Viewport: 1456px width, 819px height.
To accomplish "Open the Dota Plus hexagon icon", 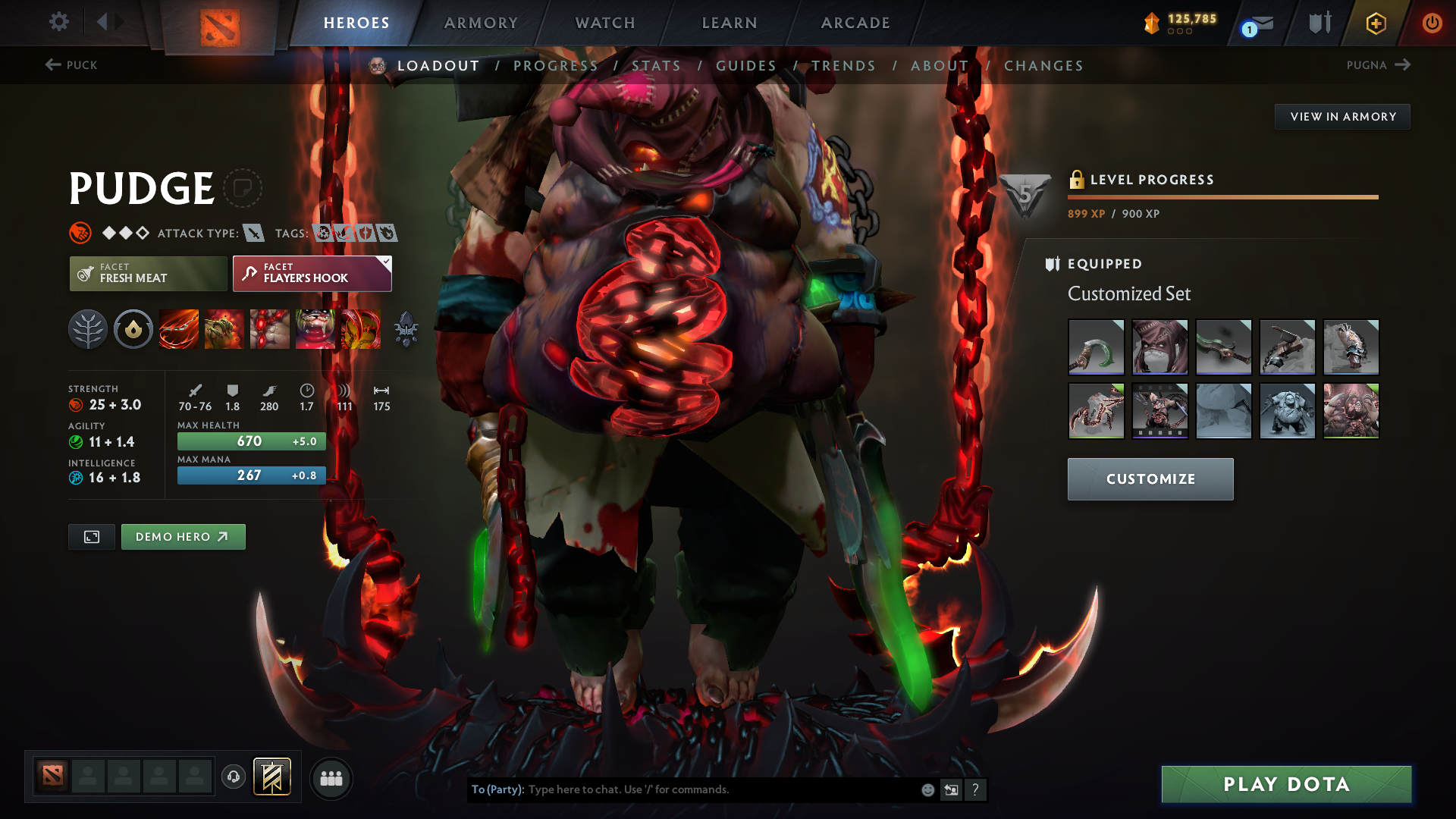I will click(x=1375, y=24).
